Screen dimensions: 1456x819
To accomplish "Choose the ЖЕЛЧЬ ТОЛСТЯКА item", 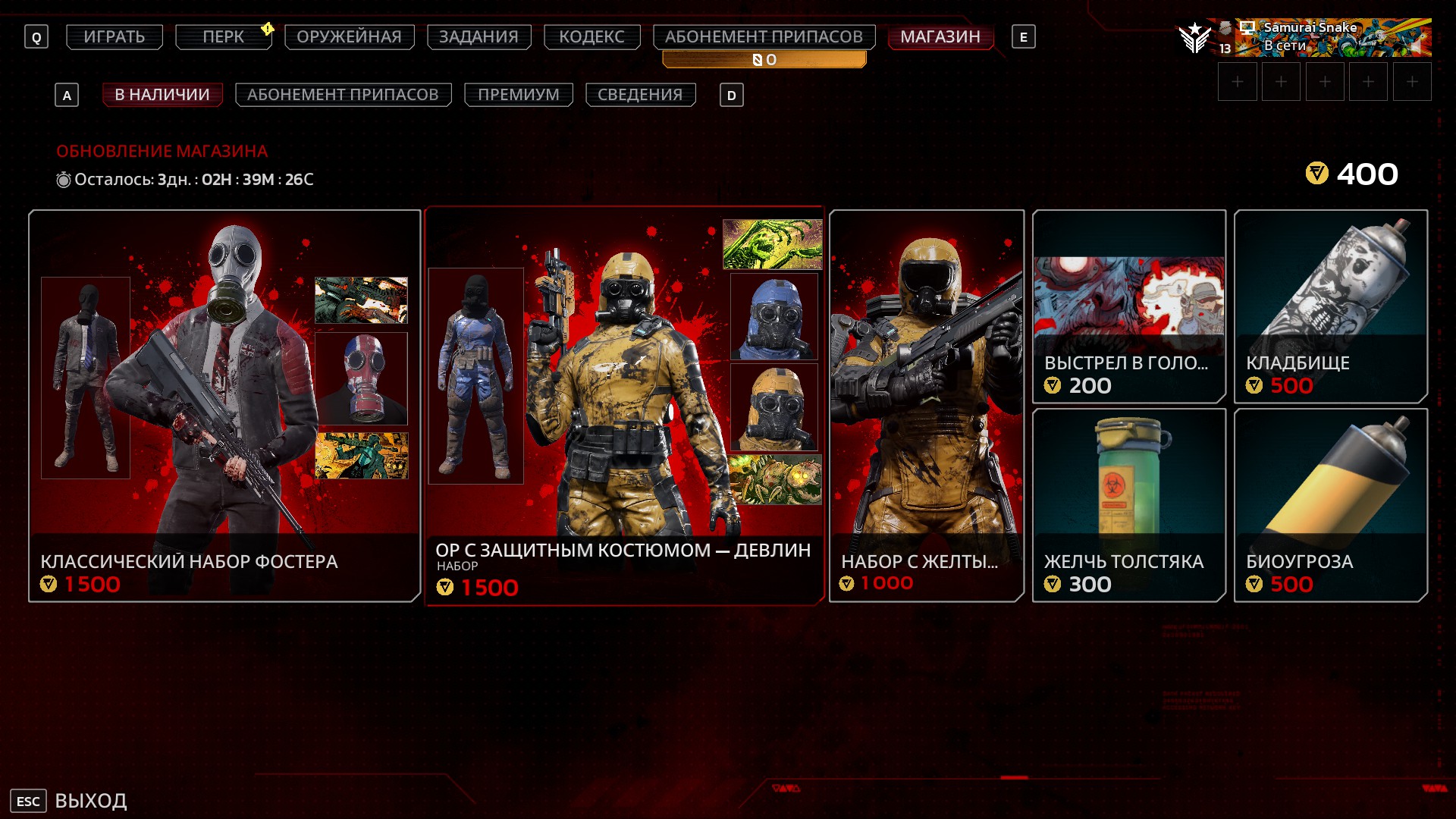I will [x=1128, y=505].
